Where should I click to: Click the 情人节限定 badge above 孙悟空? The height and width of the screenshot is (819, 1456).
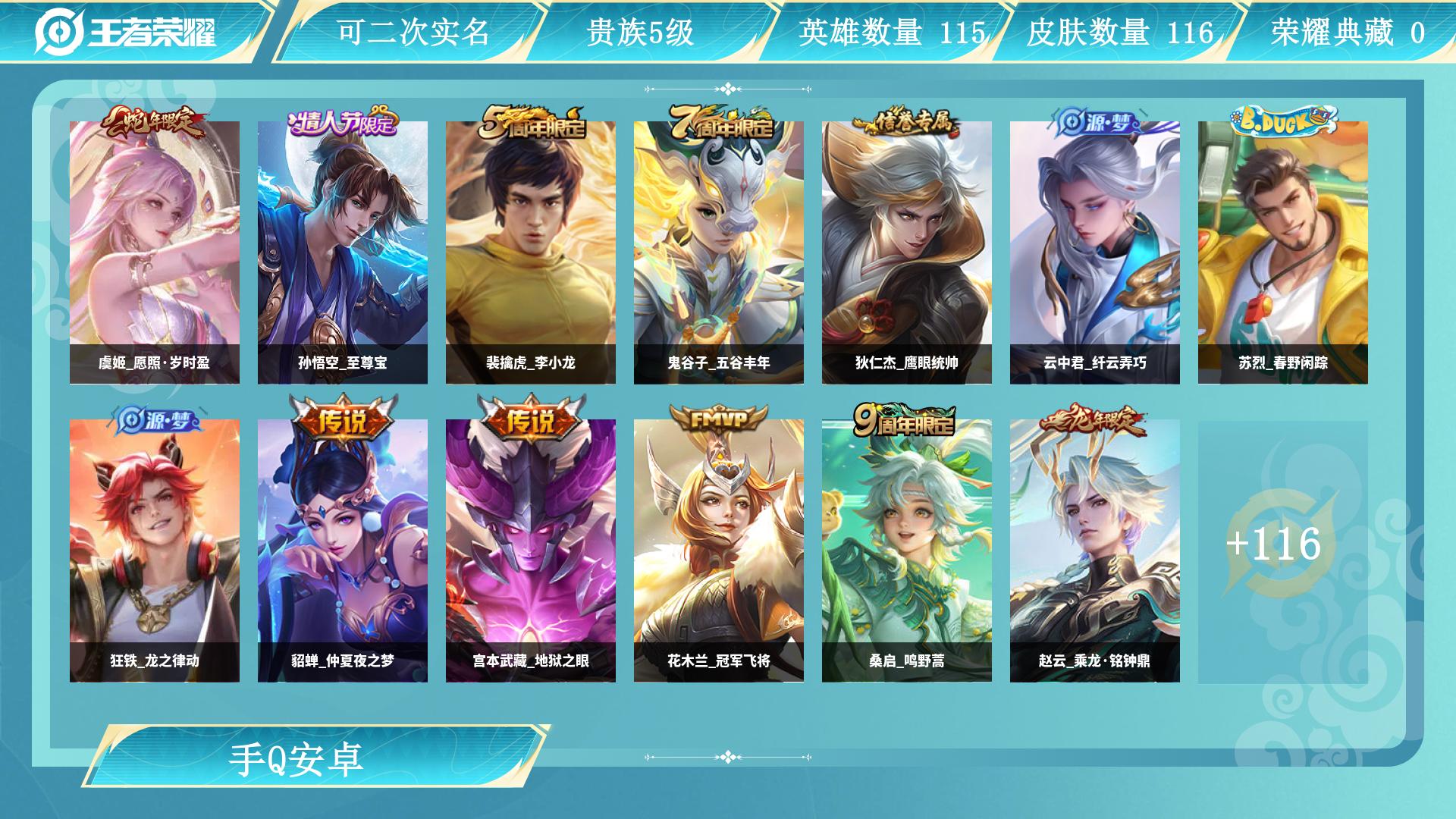(x=343, y=123)
